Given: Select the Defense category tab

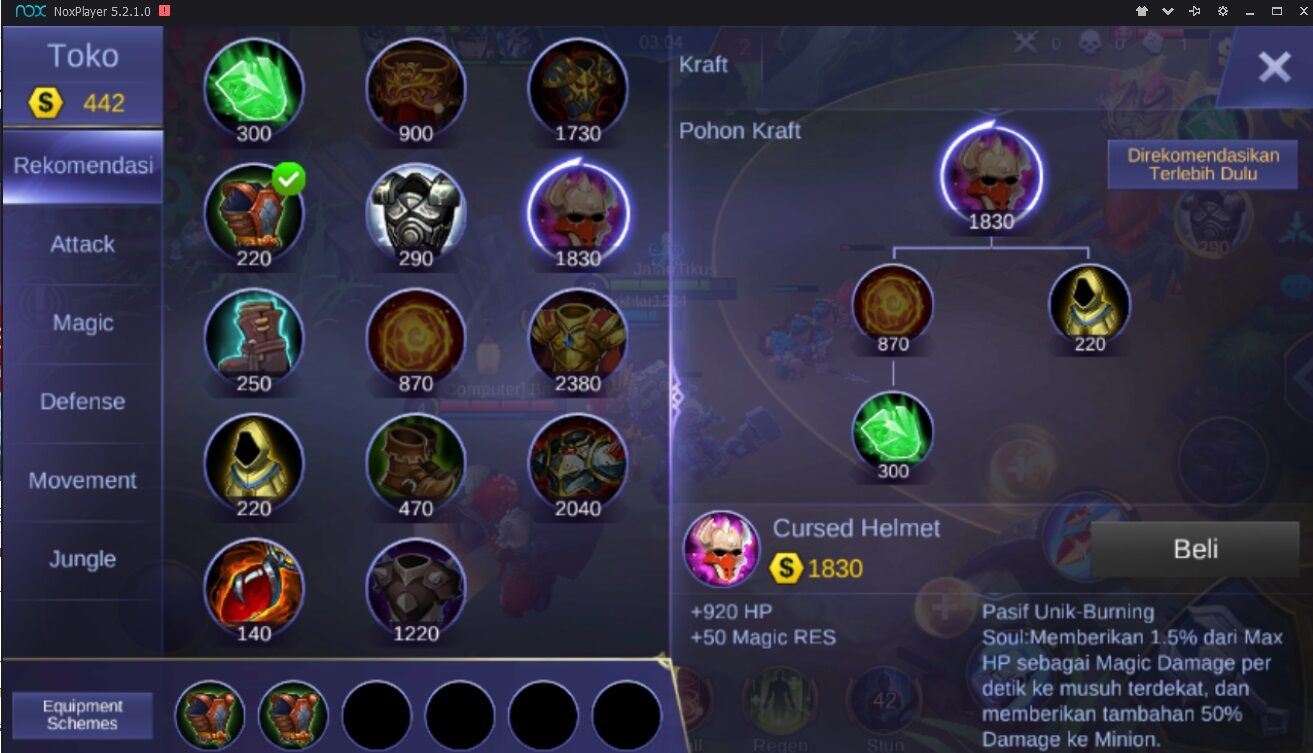Looking at the screenshot, I should 82,401.
